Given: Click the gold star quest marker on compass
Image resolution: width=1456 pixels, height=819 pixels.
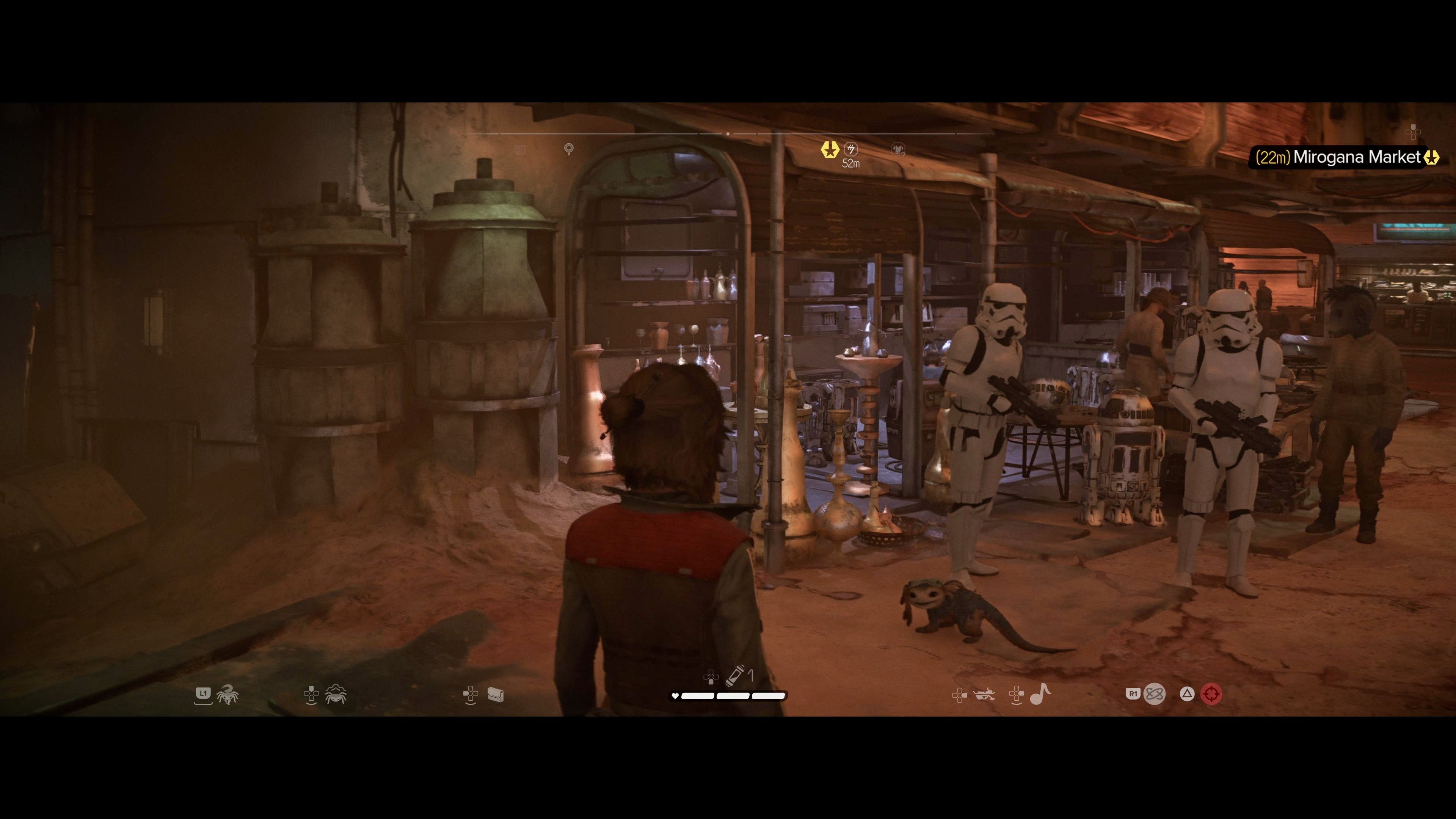Looking at the screenshot, I should (829, 149).
